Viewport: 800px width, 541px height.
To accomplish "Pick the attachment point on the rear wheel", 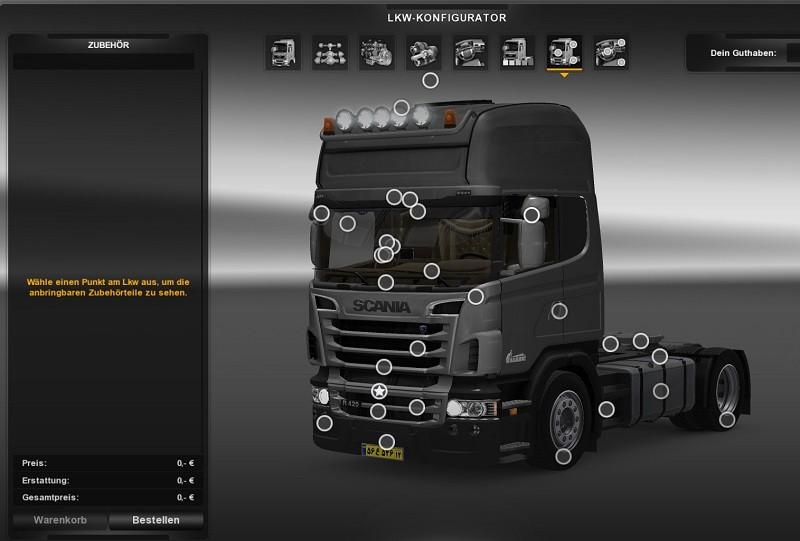I will tap(727, 419).
